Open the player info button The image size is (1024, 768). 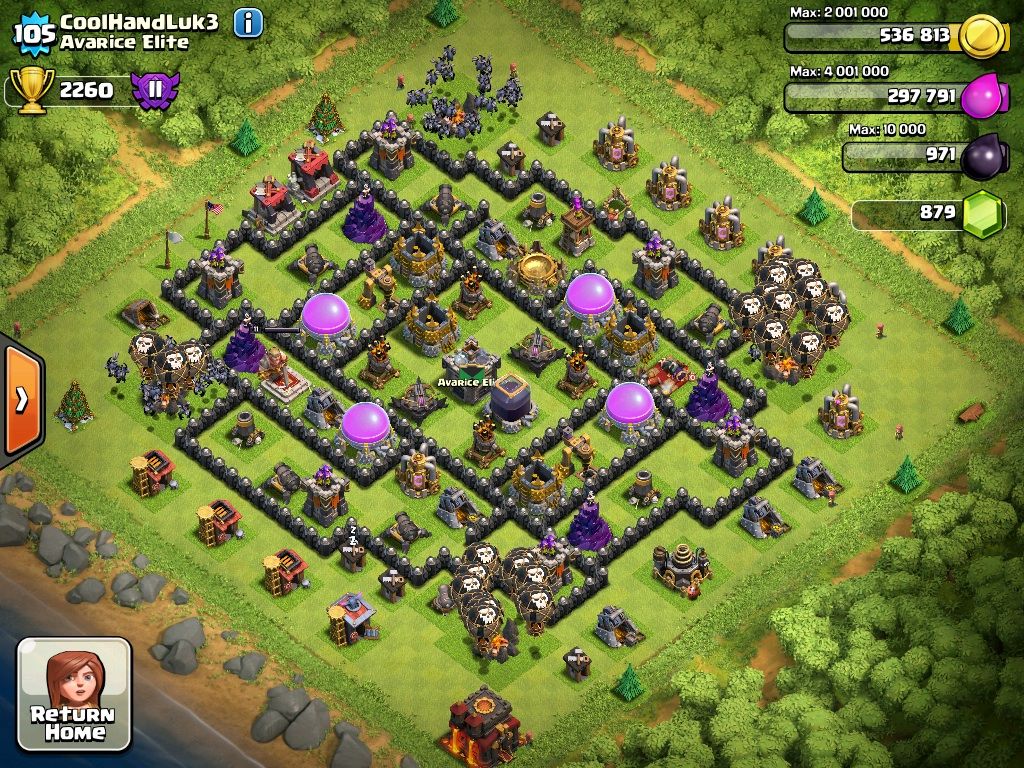click(248, 22)
